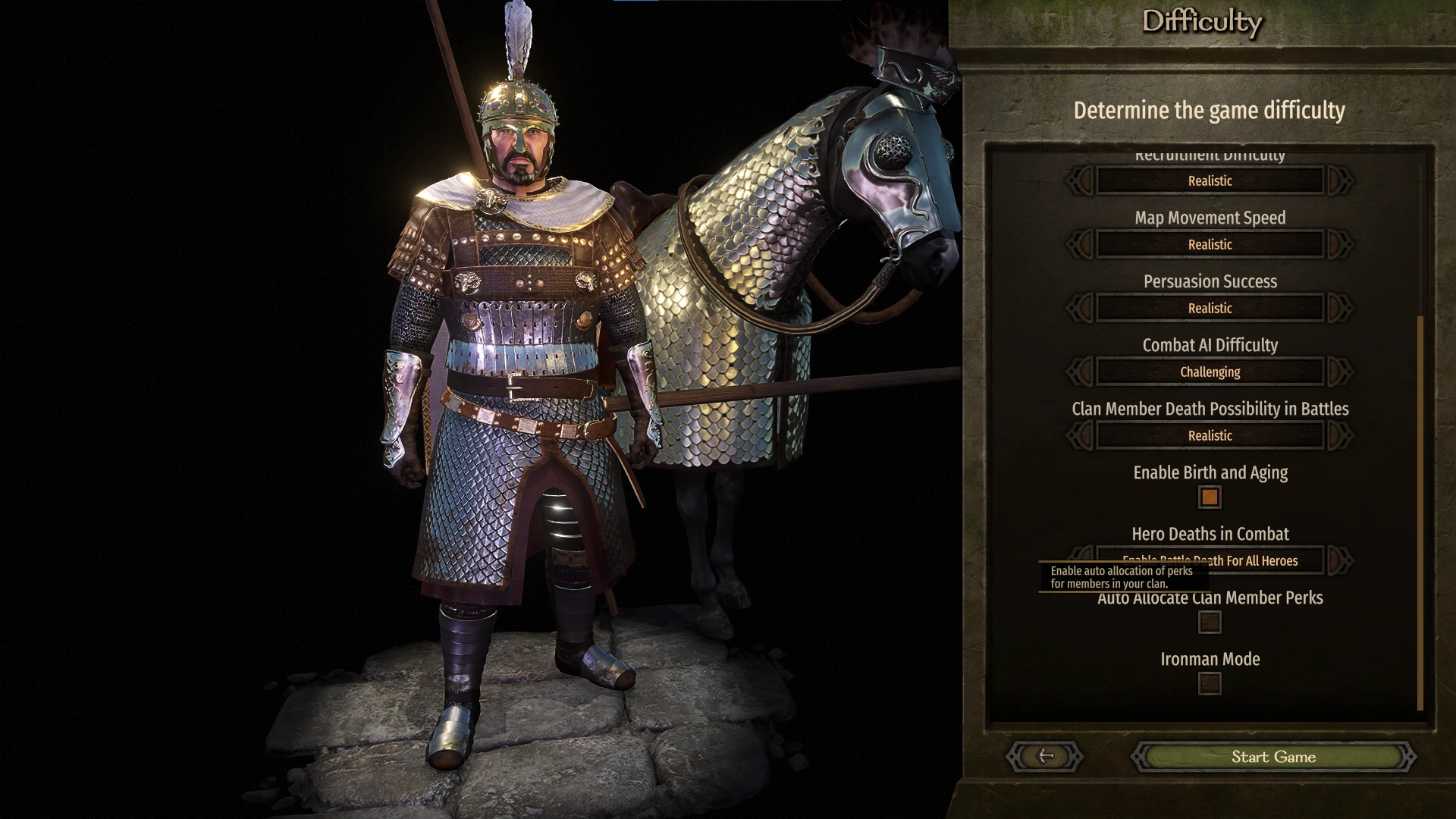Click left arrow beside Persuasion Success
1456x819 pixels.
click(x=1080, y=308)
